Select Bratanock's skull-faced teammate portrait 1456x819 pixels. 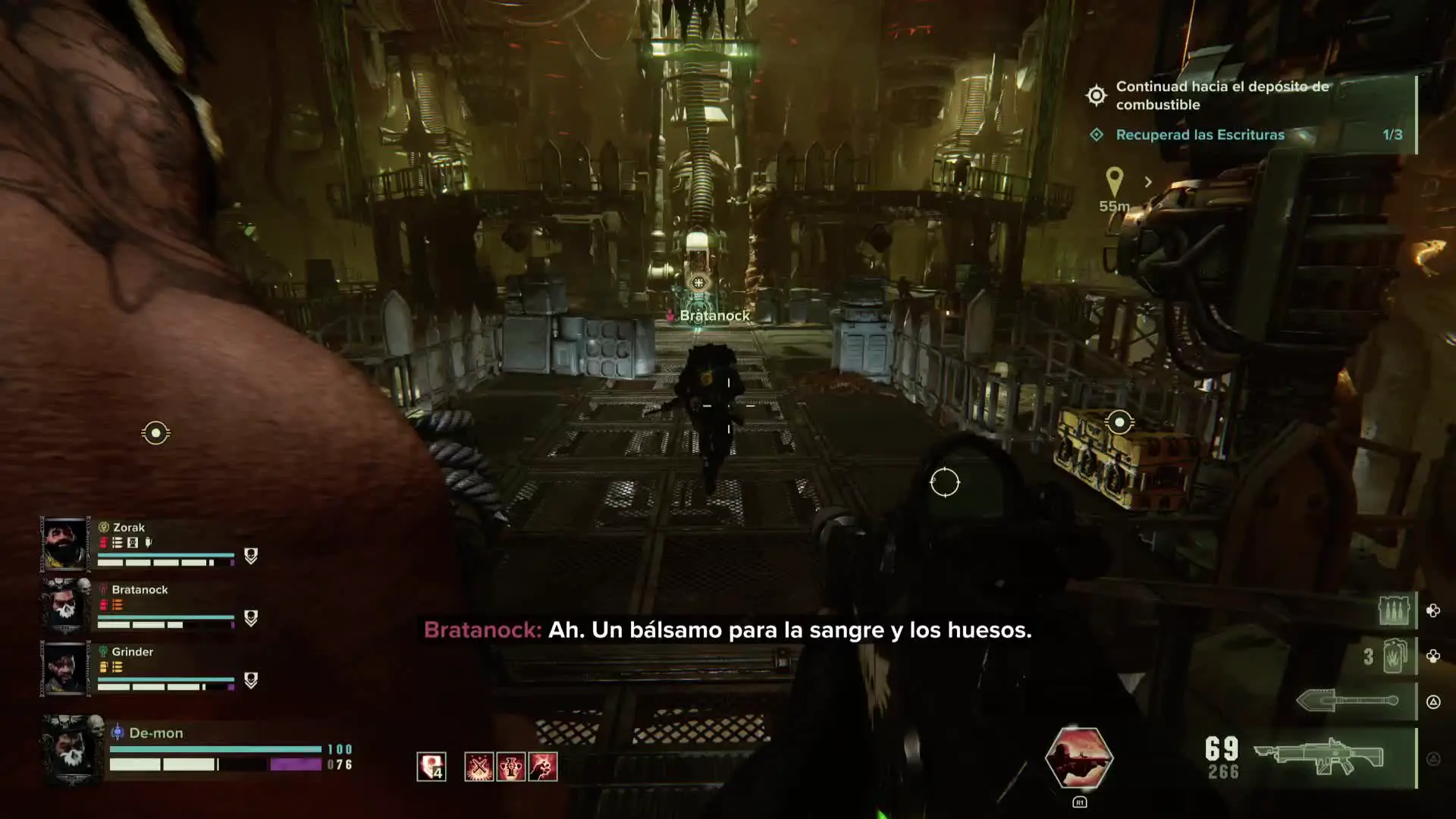tap(65, 607)
